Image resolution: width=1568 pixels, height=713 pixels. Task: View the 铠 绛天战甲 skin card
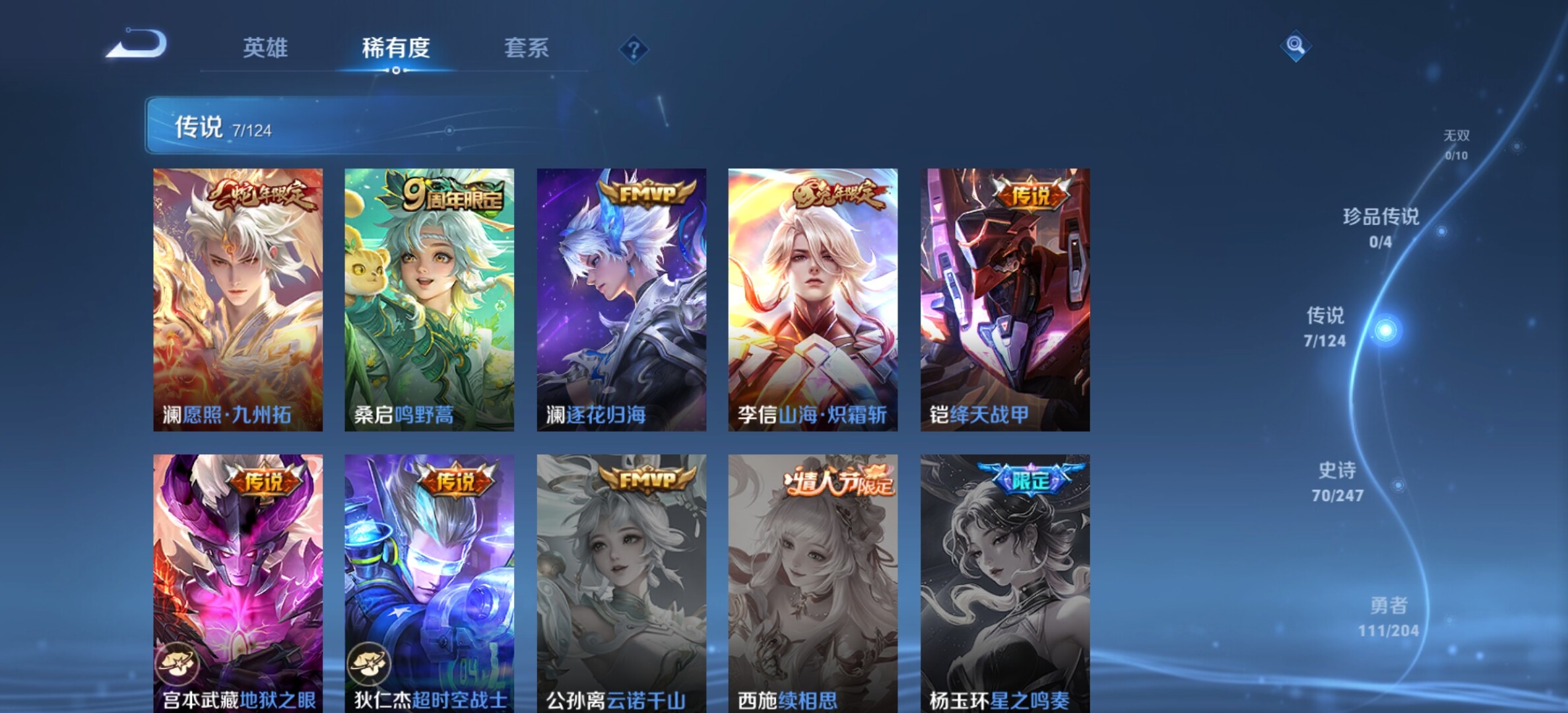click(x=1004, y=299)
